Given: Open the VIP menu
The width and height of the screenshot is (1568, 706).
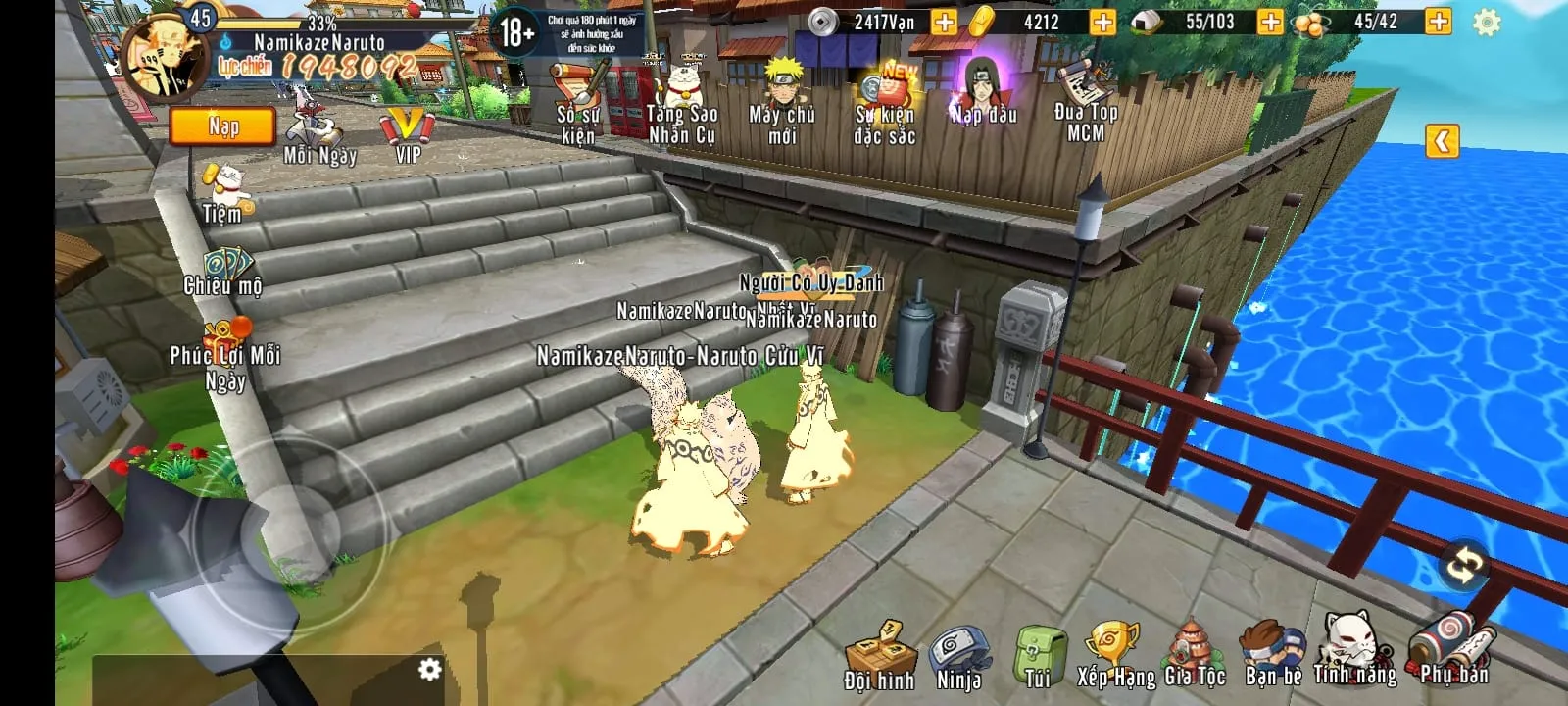Looking at the screenshot, I should pos(408,135).
